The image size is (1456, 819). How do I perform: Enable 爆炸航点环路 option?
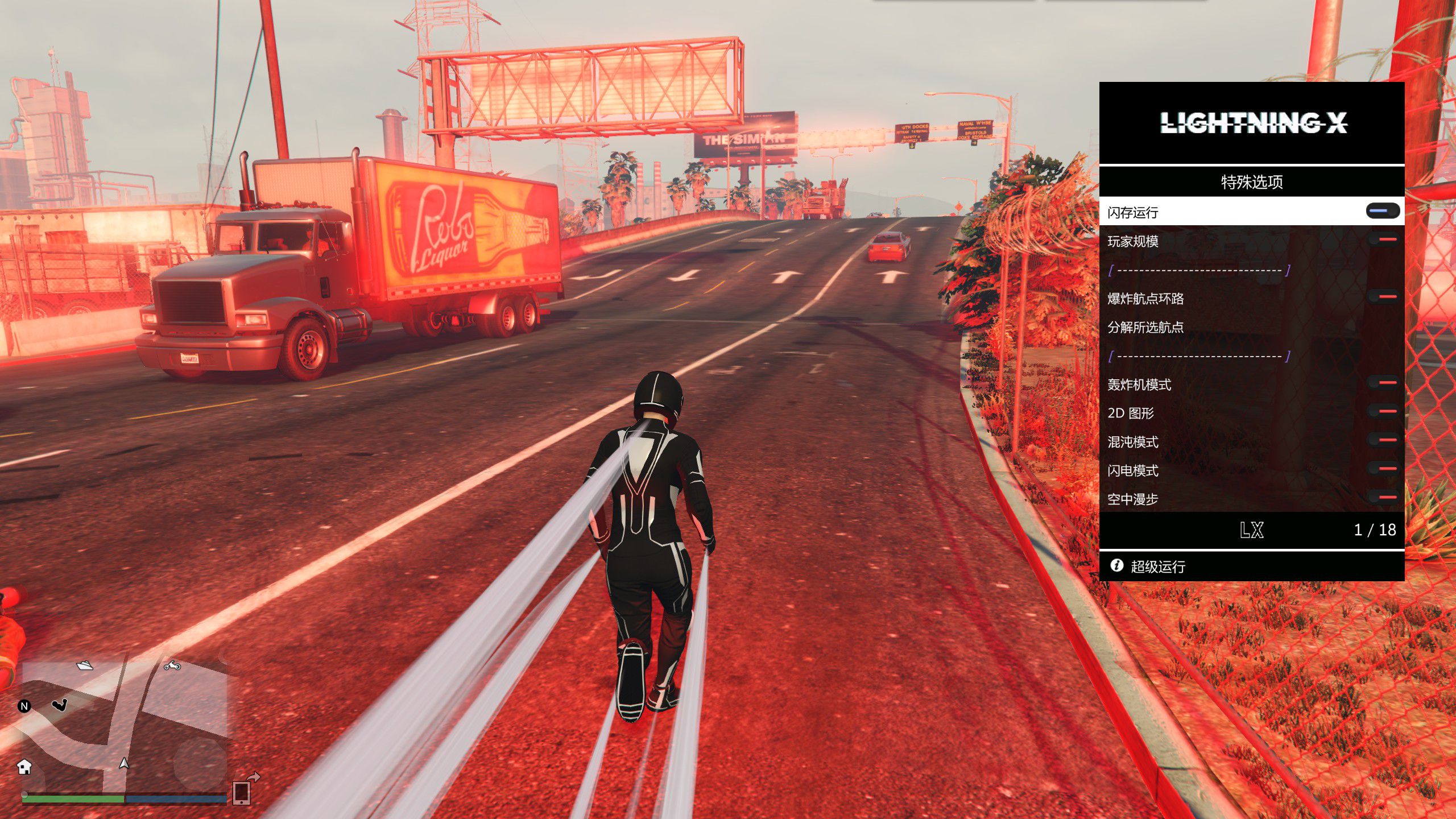[x=1383, y=297]
